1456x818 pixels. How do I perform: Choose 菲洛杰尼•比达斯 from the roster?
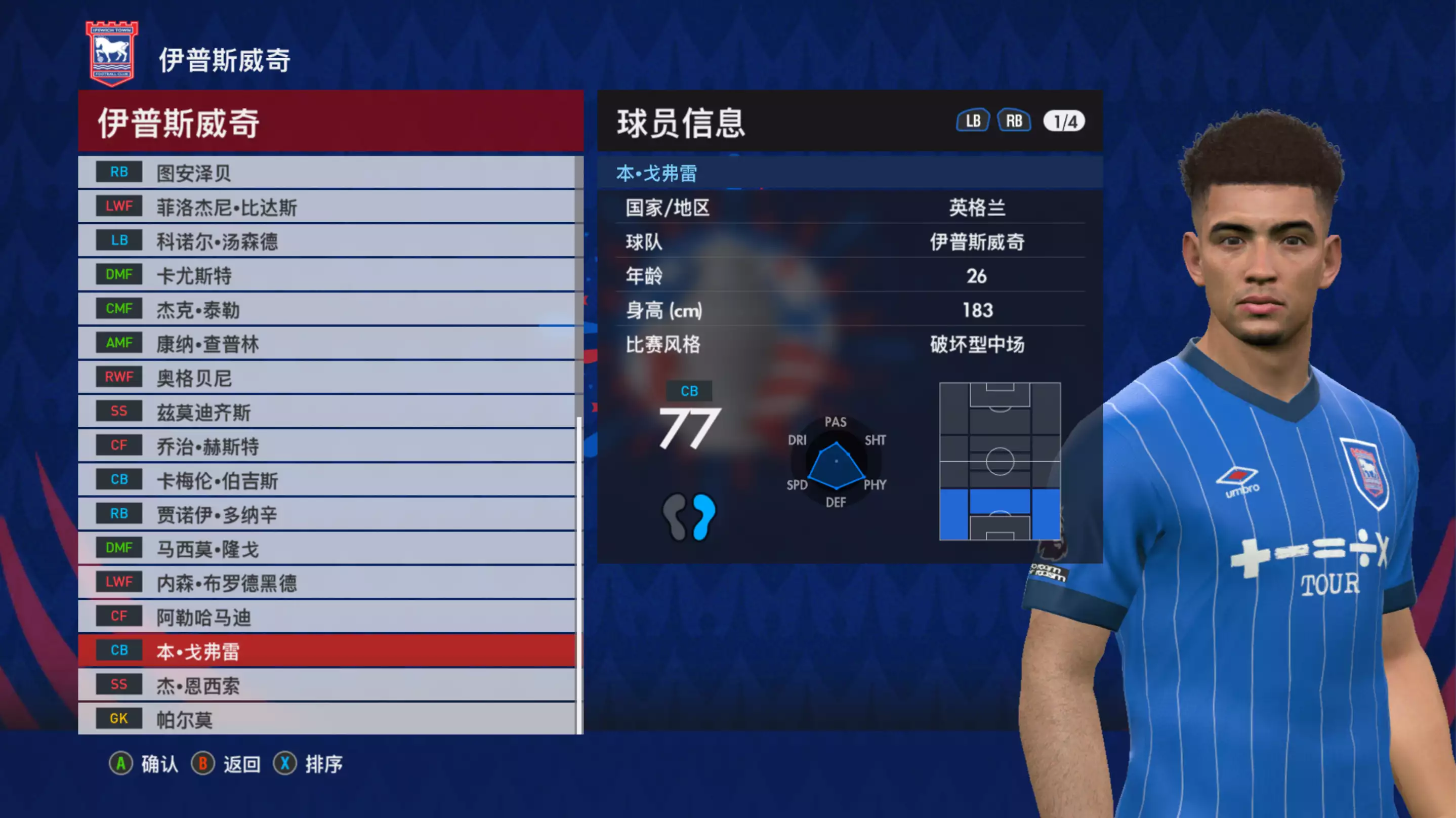(x=327, y=207)
